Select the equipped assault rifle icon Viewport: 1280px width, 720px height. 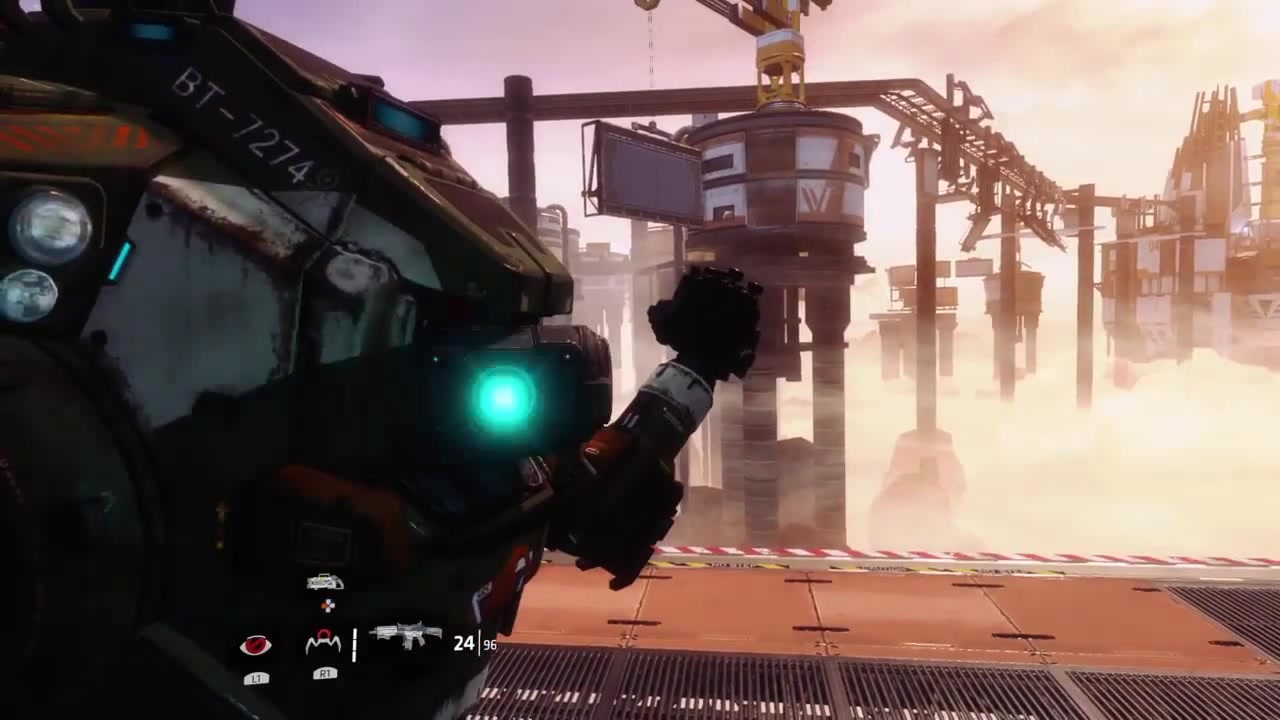[x=405, y=636]
